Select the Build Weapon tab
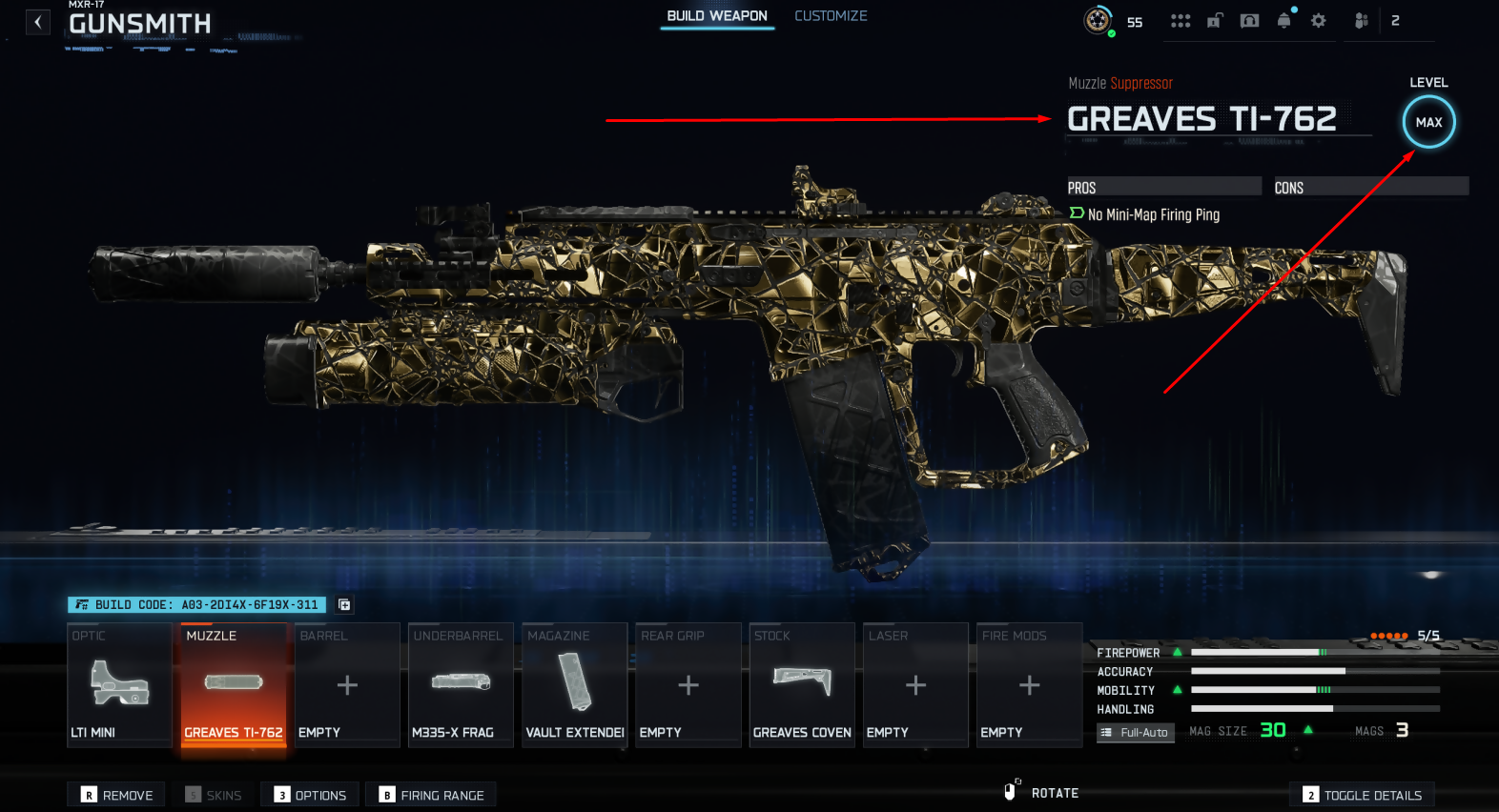 tap(717, 16)
